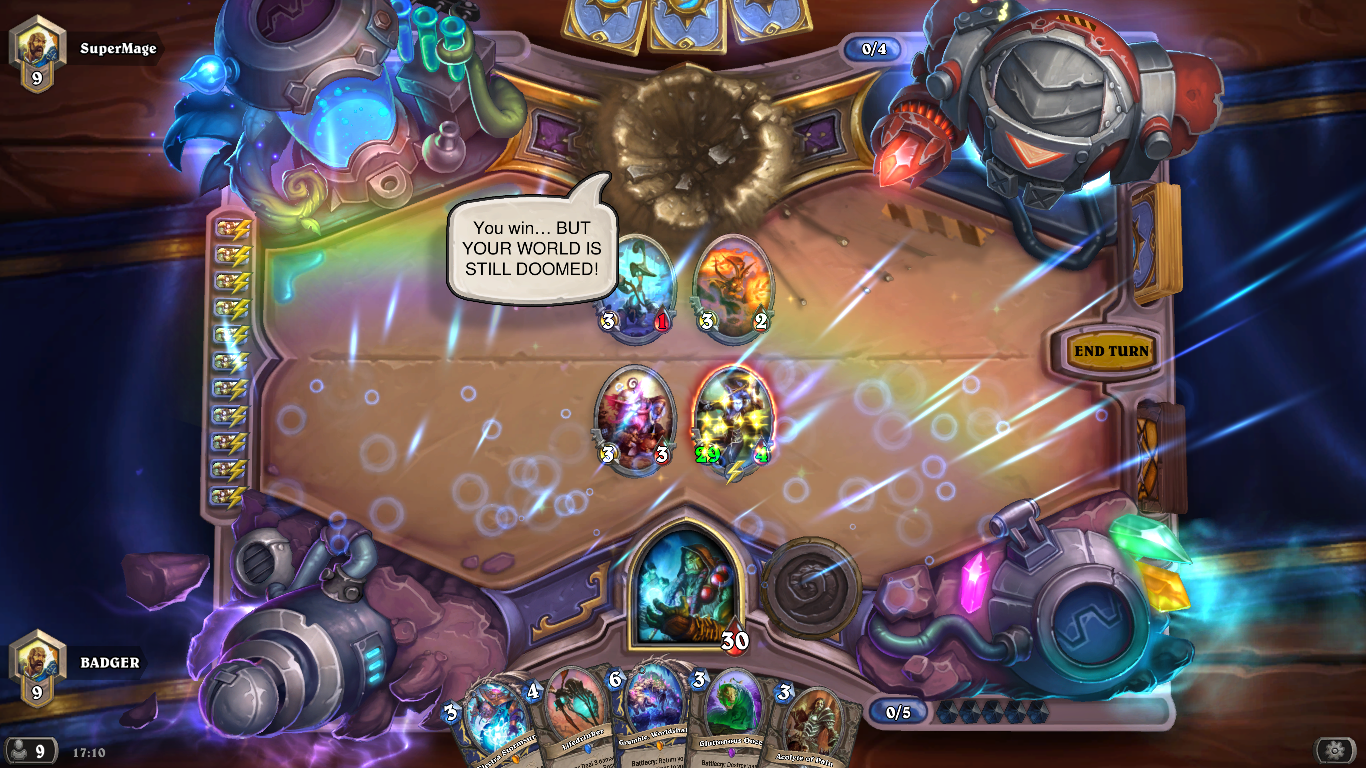
Task: Play the Lifedrinker card from hand
Action: (x=572, y=710)
